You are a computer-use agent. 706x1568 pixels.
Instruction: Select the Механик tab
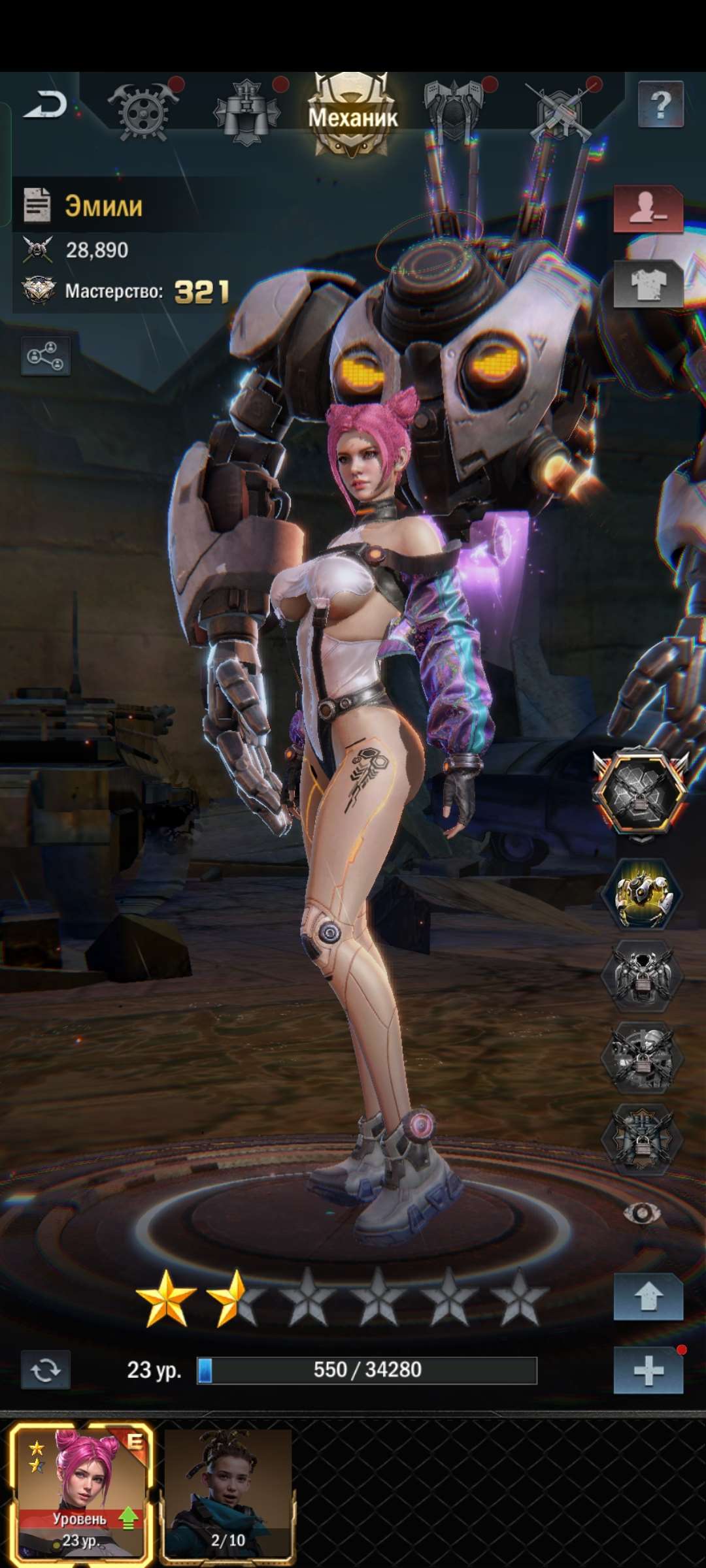coord(353,116)
